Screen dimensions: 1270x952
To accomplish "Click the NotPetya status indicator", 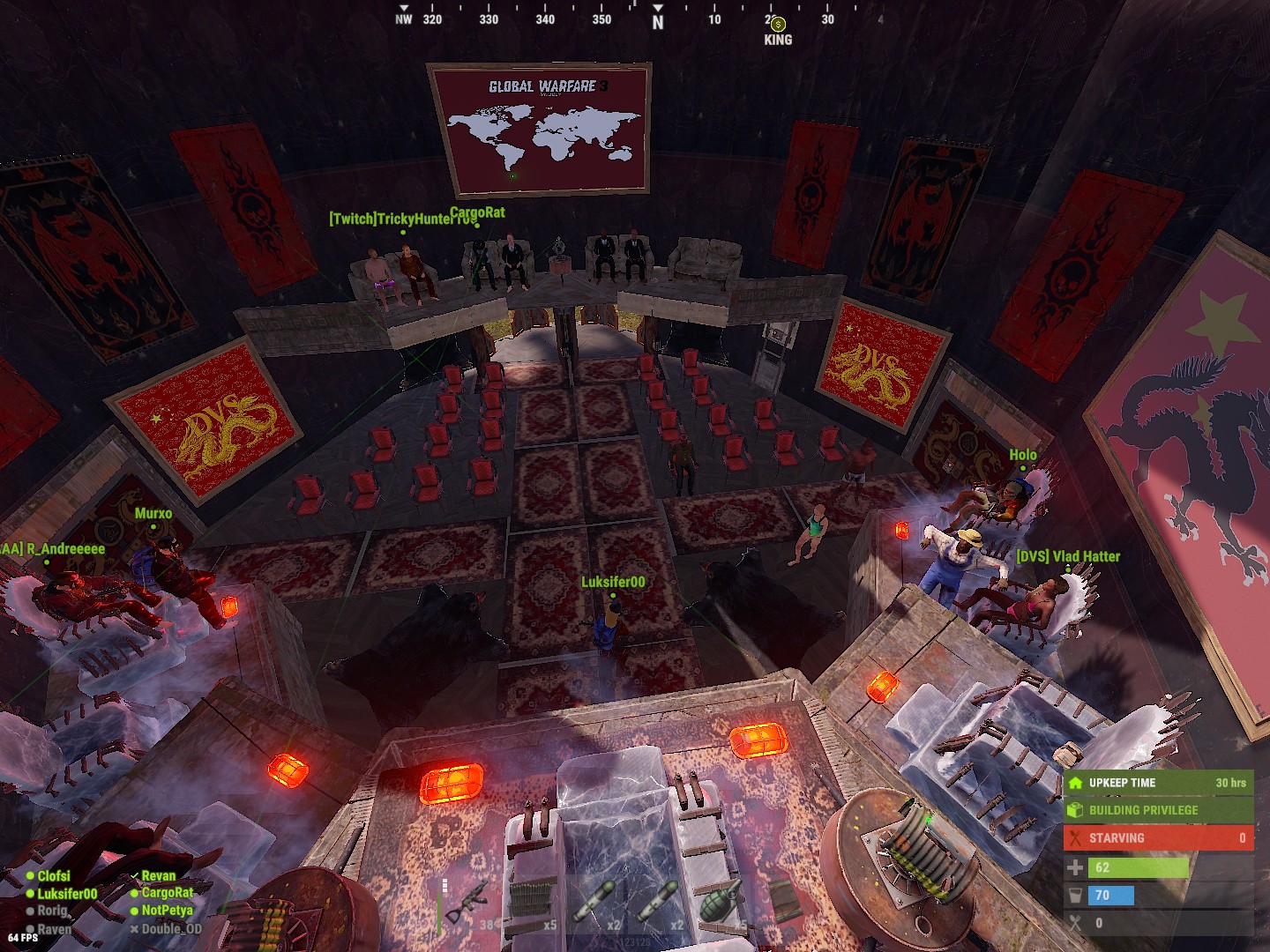I will (135, 911).
